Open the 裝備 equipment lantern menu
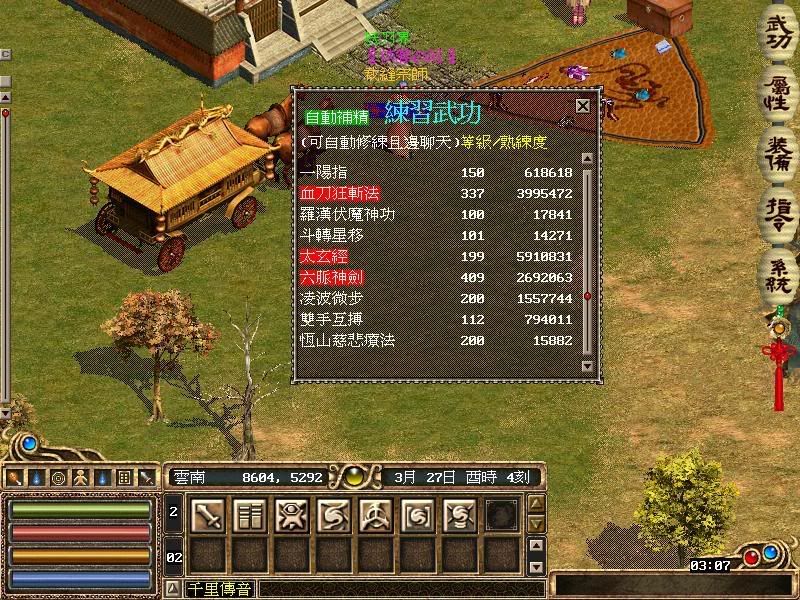 pos(777,150)
